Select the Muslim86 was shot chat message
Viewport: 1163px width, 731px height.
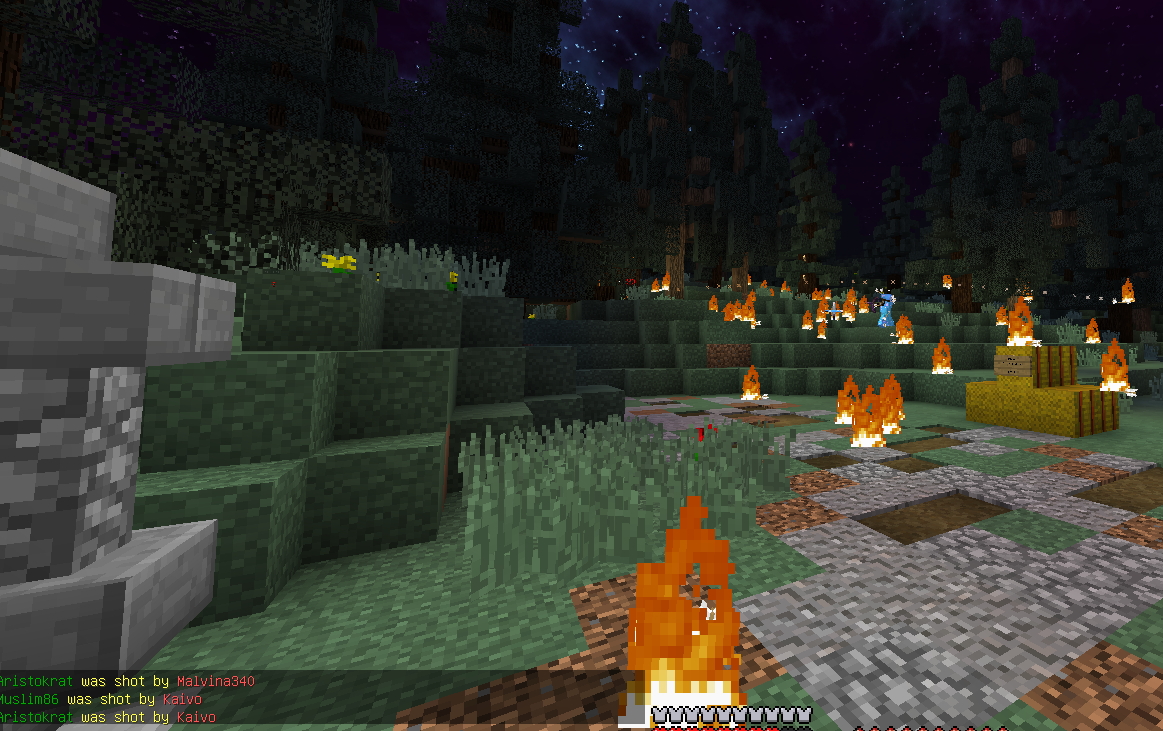pyautogui.click(x=100, y=699)
